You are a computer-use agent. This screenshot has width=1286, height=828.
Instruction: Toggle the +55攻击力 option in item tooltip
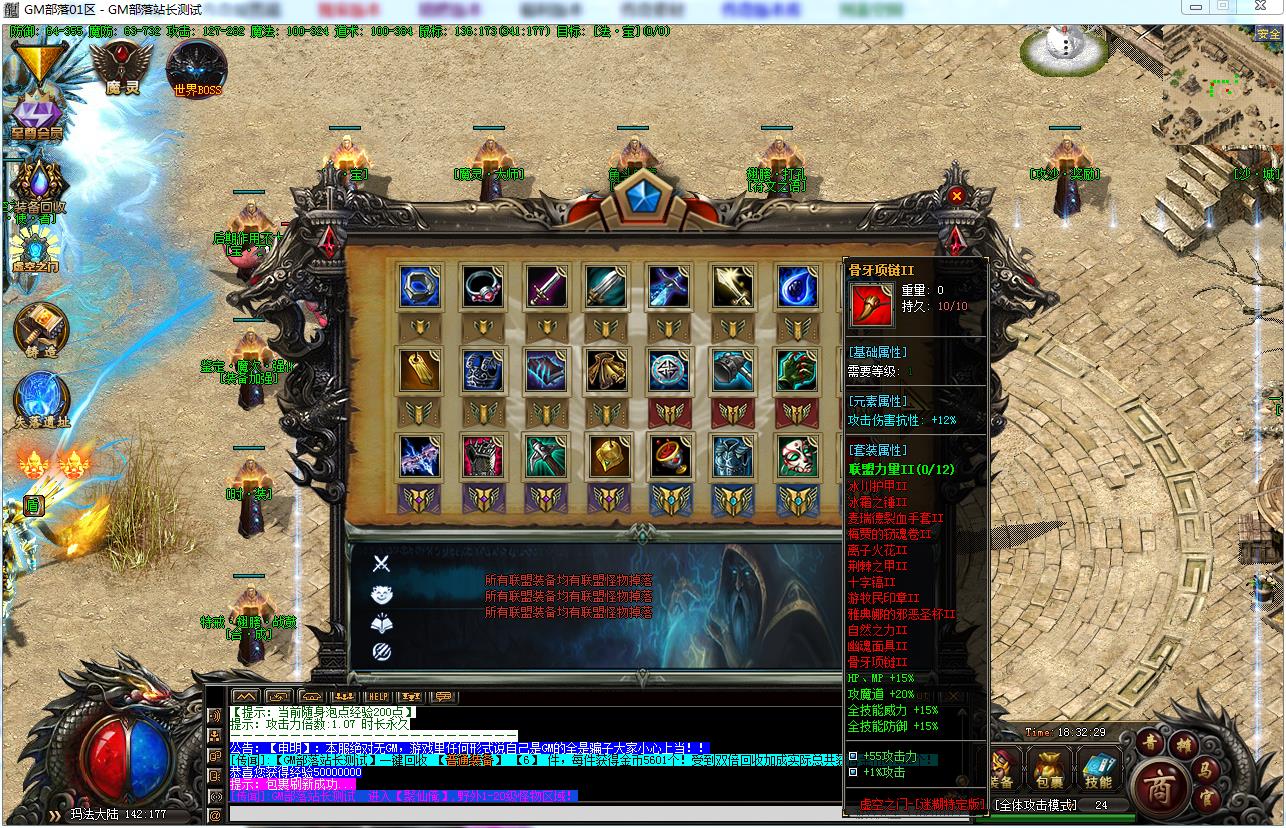click(x=852, y=757)
